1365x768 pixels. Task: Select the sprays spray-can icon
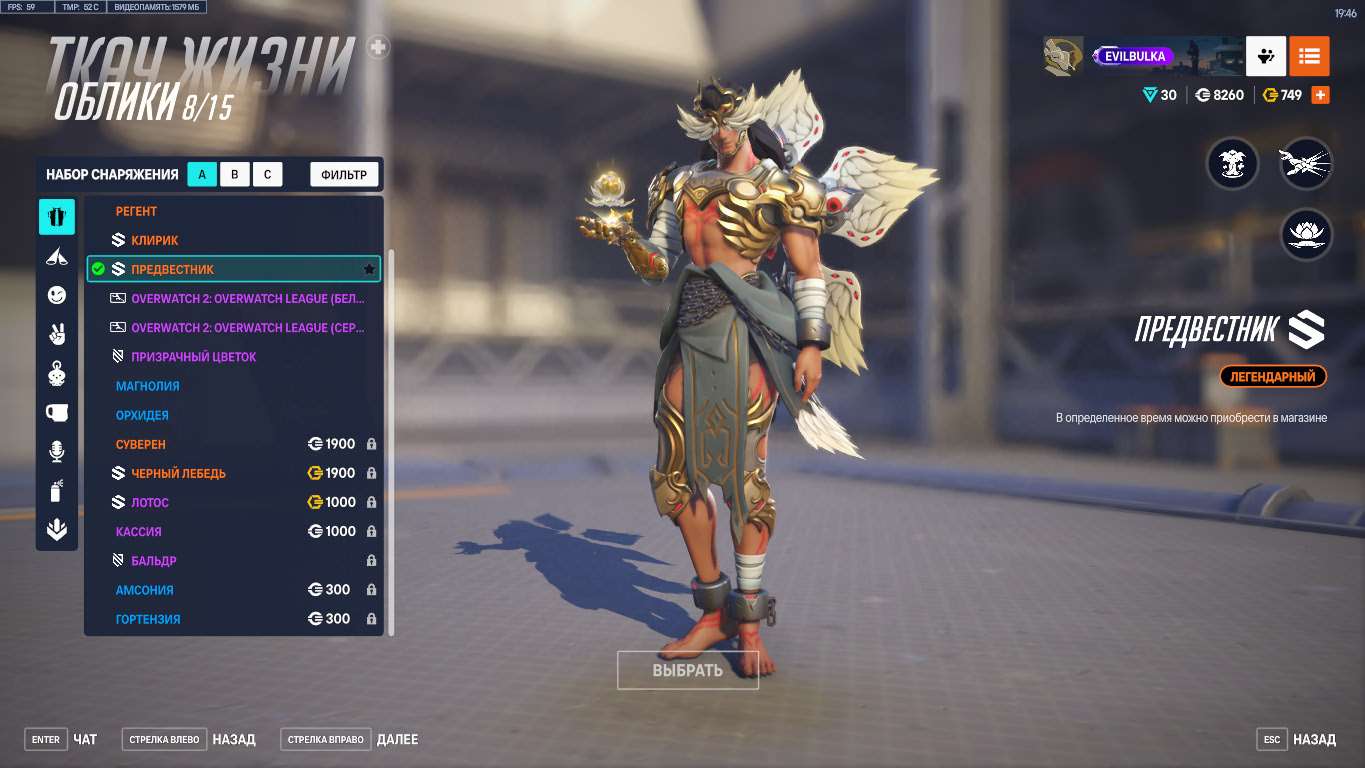coord(57,490)
